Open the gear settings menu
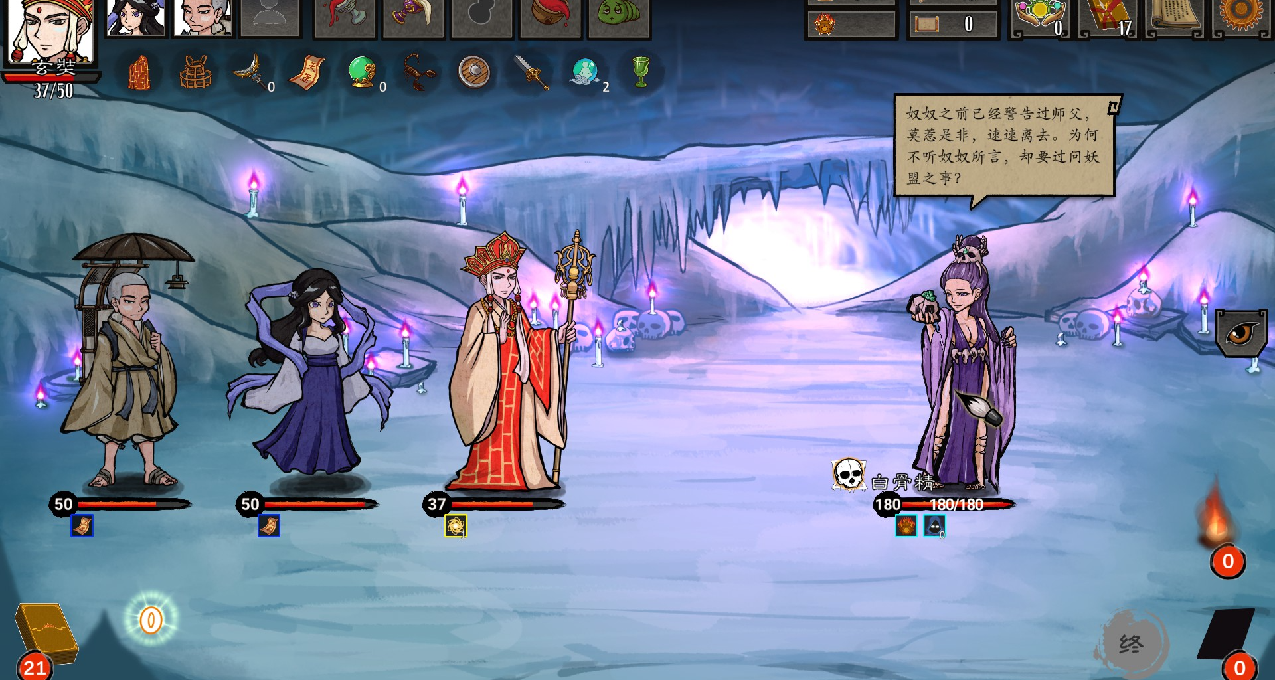This screenshot has width=1275, height=680. 1243,15
